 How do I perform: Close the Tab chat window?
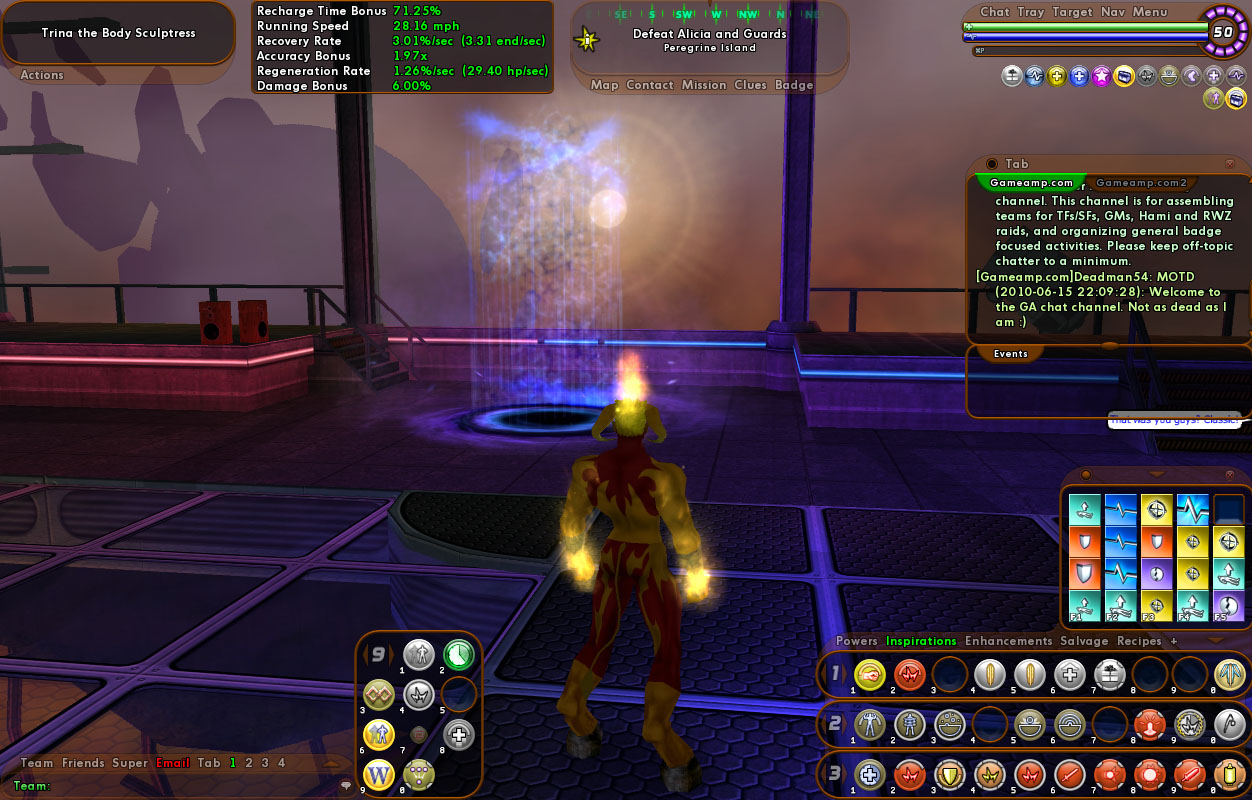pos(1229,164)
